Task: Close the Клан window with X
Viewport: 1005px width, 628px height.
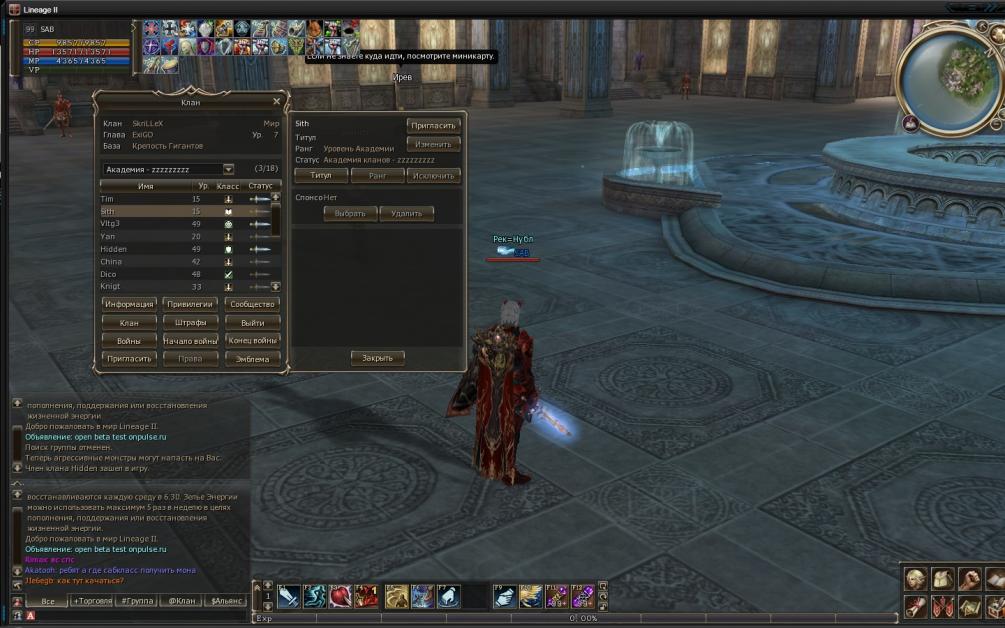Action: tap(277, 101)
